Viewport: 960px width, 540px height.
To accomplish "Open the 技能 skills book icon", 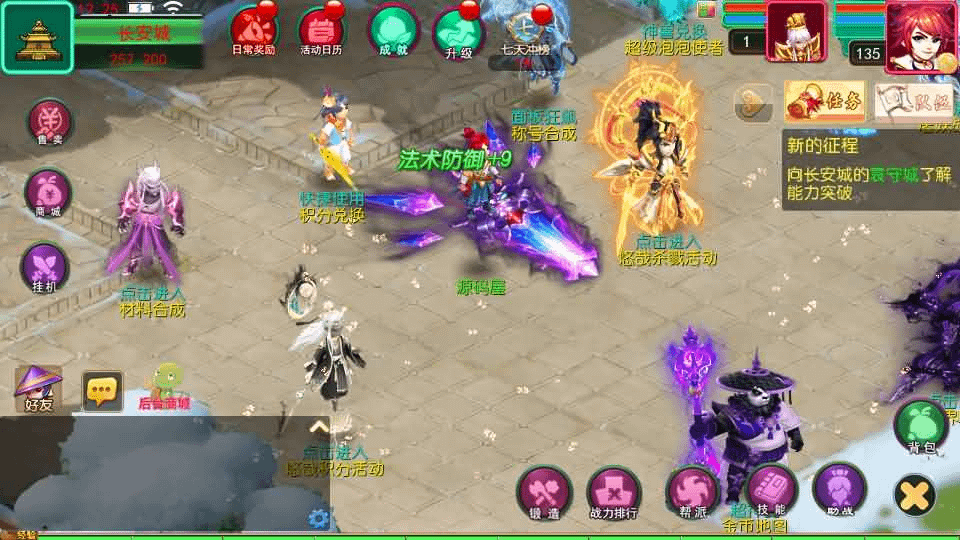I will click(x=770, y=491).
